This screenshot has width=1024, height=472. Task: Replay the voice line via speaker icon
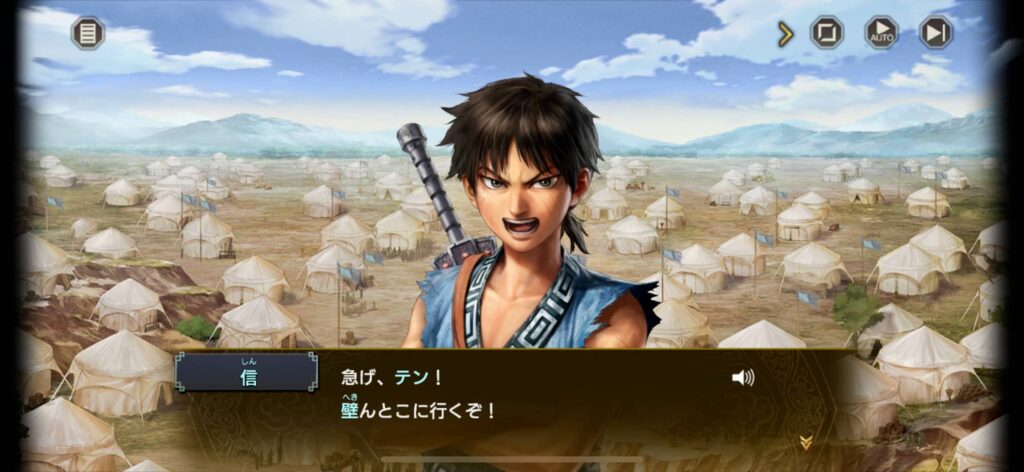pos(743,378)
